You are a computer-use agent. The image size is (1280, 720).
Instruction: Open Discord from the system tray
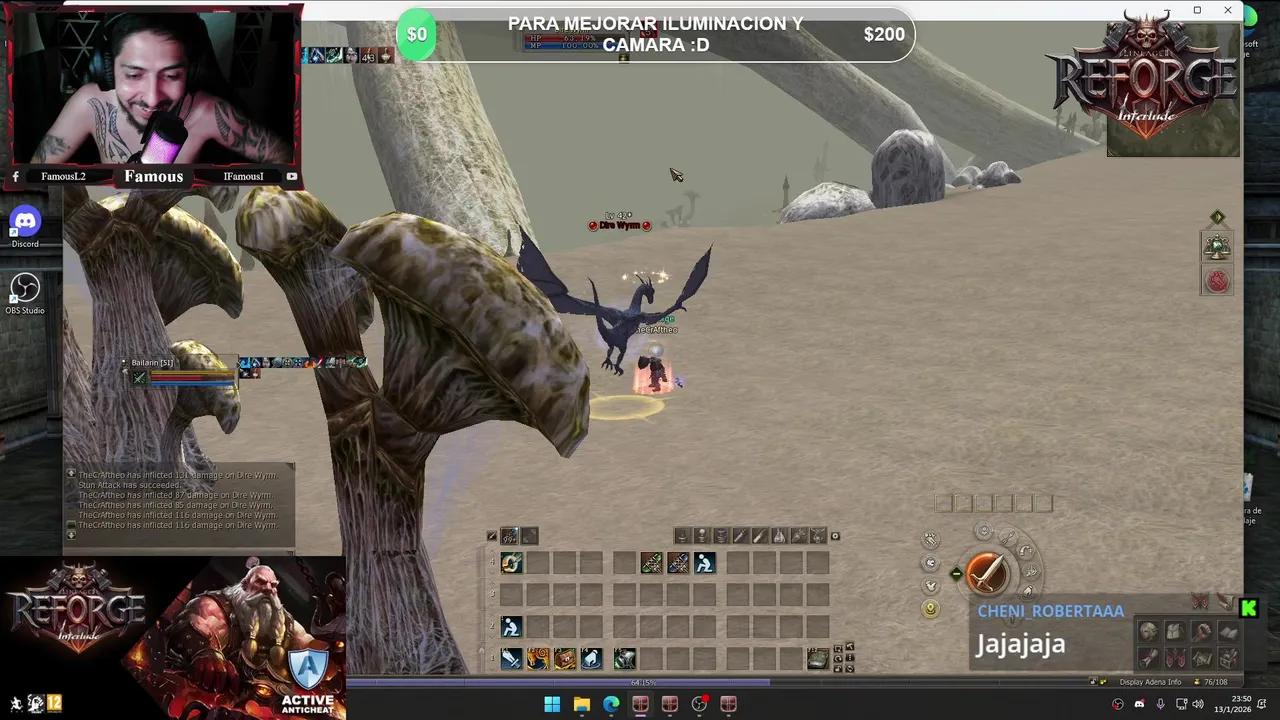click(1140, 704)
